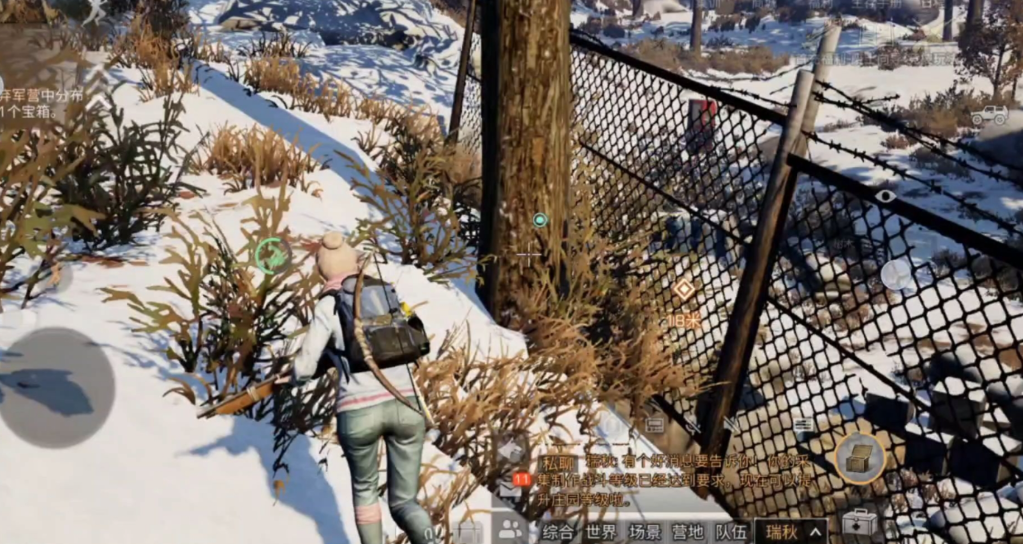Tap the green circular gather icon
Screen dimensions: 1023x544
[x=271, y=256]
